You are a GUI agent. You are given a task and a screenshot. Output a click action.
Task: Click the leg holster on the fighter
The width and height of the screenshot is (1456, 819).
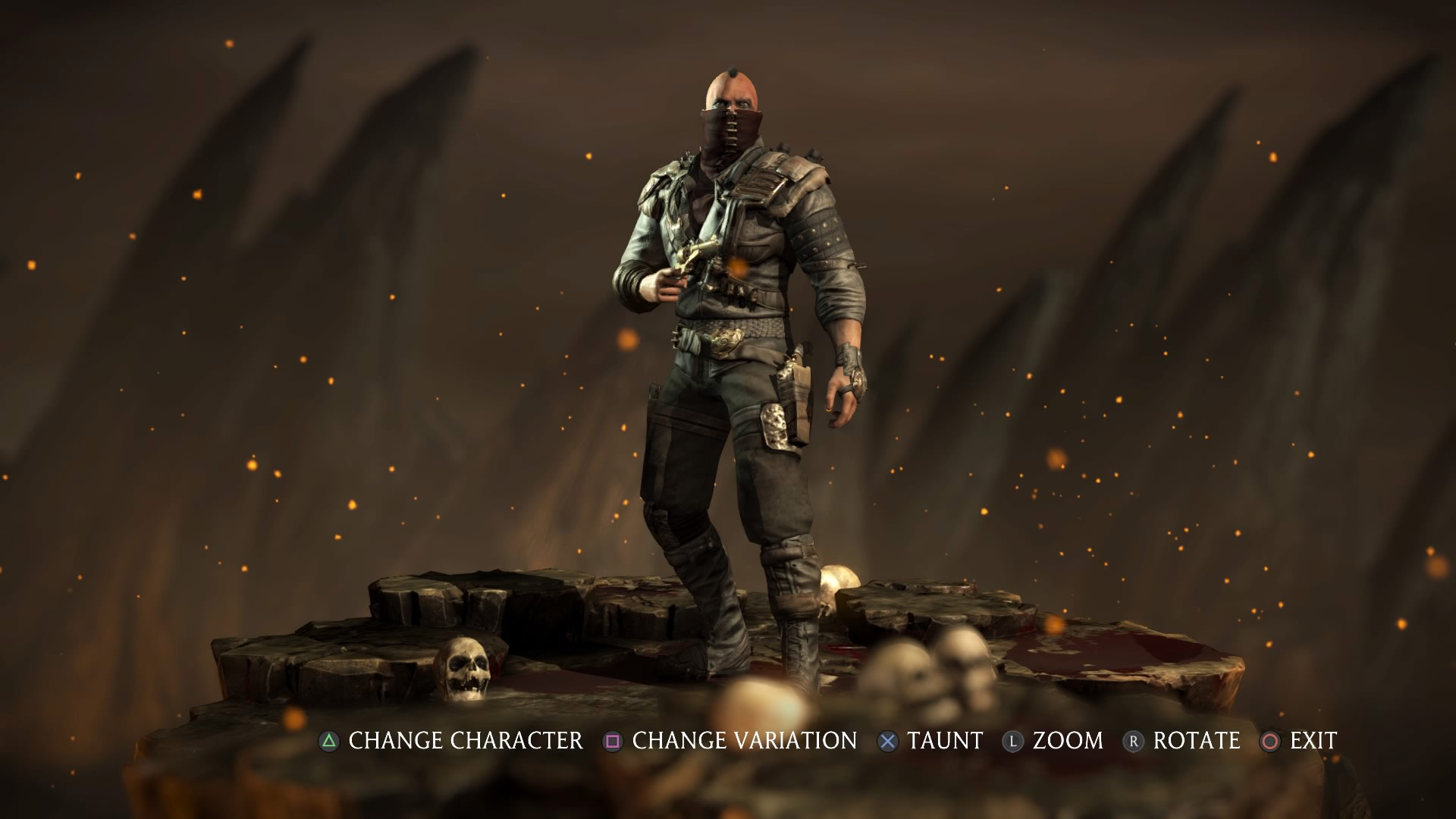tap(789, 413)
